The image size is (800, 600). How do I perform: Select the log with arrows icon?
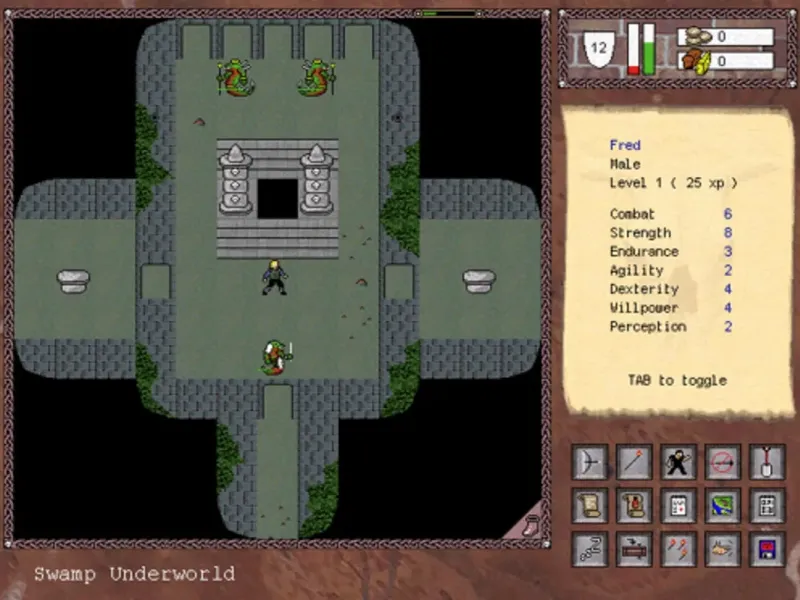click(x=634, y=548)
